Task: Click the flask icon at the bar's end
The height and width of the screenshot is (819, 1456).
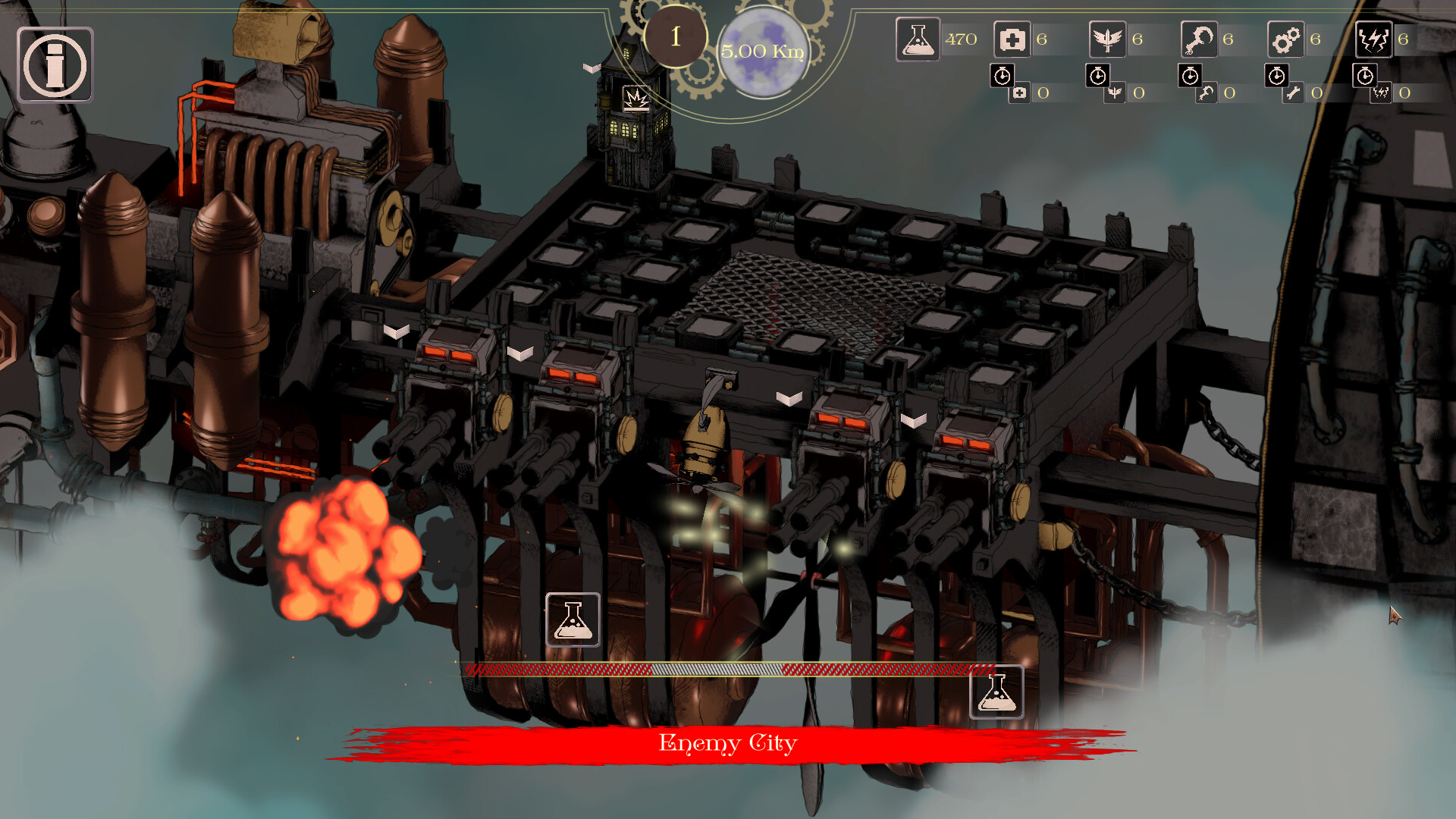Action: tap(996, 692)
